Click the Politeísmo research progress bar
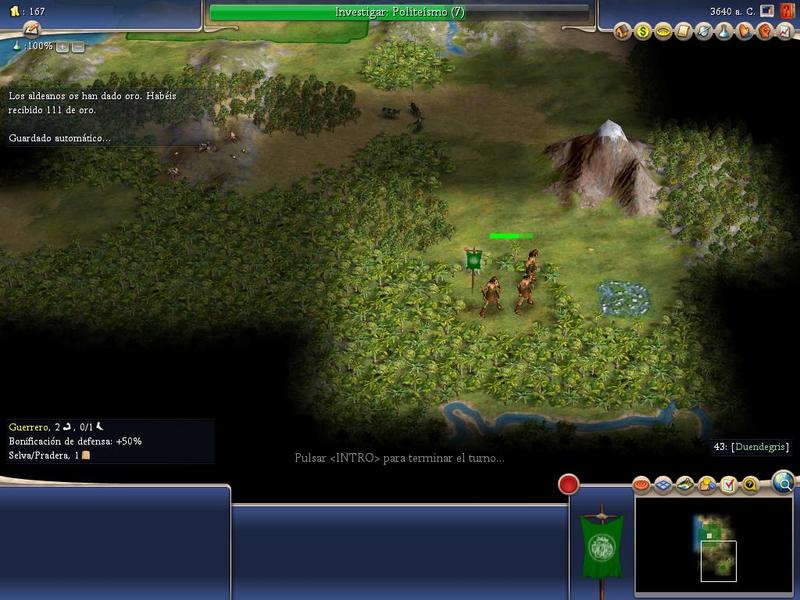800x600 pixels. pyautogui.click(x=400, y=12)
